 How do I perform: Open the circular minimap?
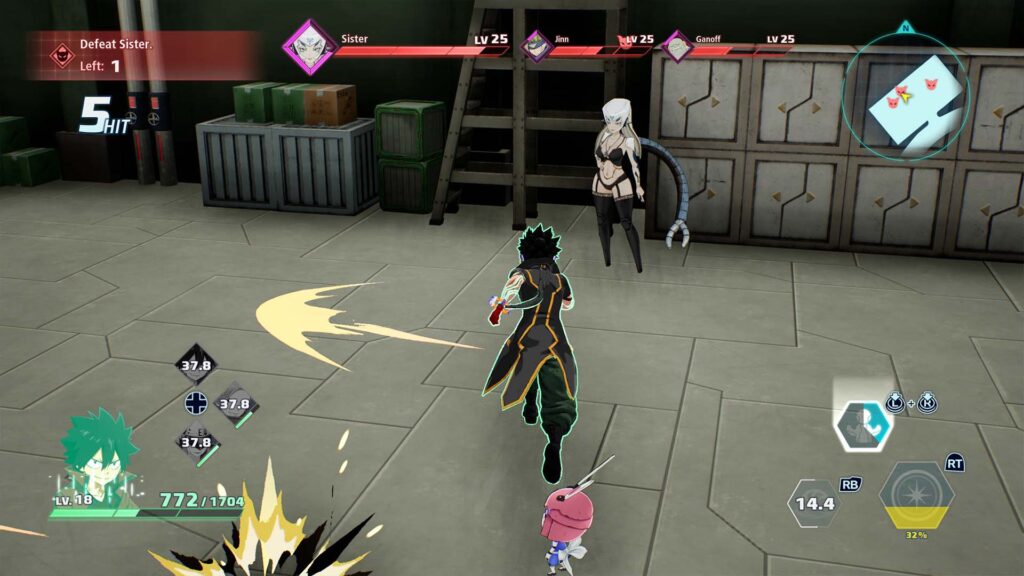[904, 94]
